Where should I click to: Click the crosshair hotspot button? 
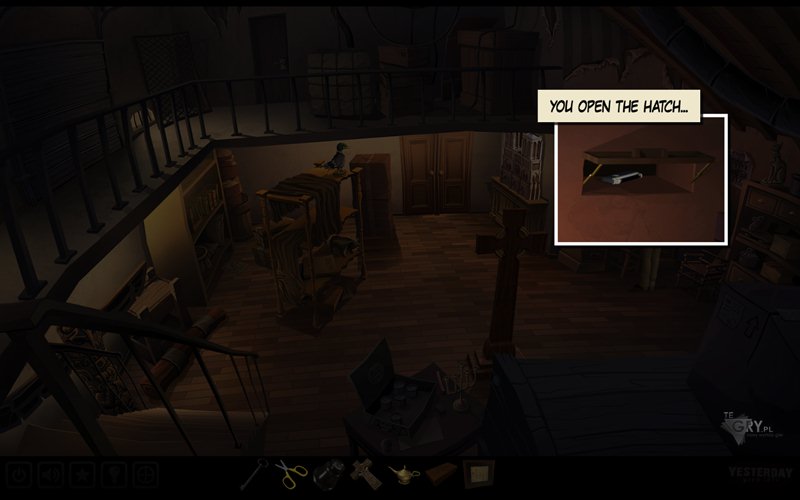146,474
